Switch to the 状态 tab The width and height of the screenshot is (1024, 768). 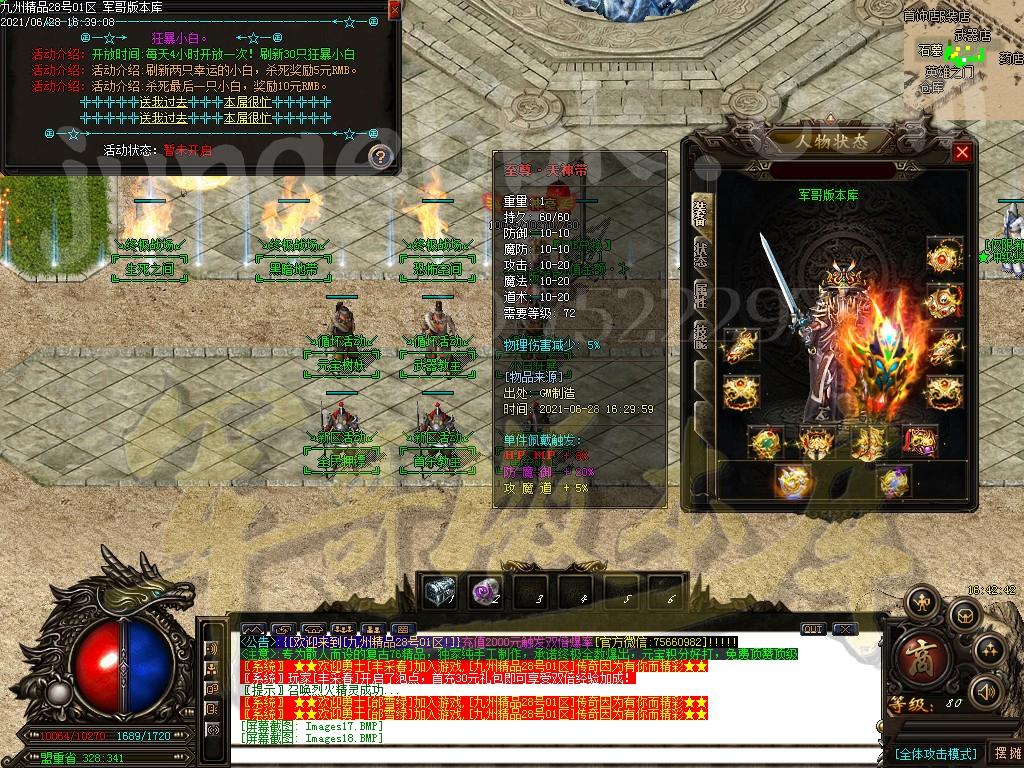click(700, 254)
